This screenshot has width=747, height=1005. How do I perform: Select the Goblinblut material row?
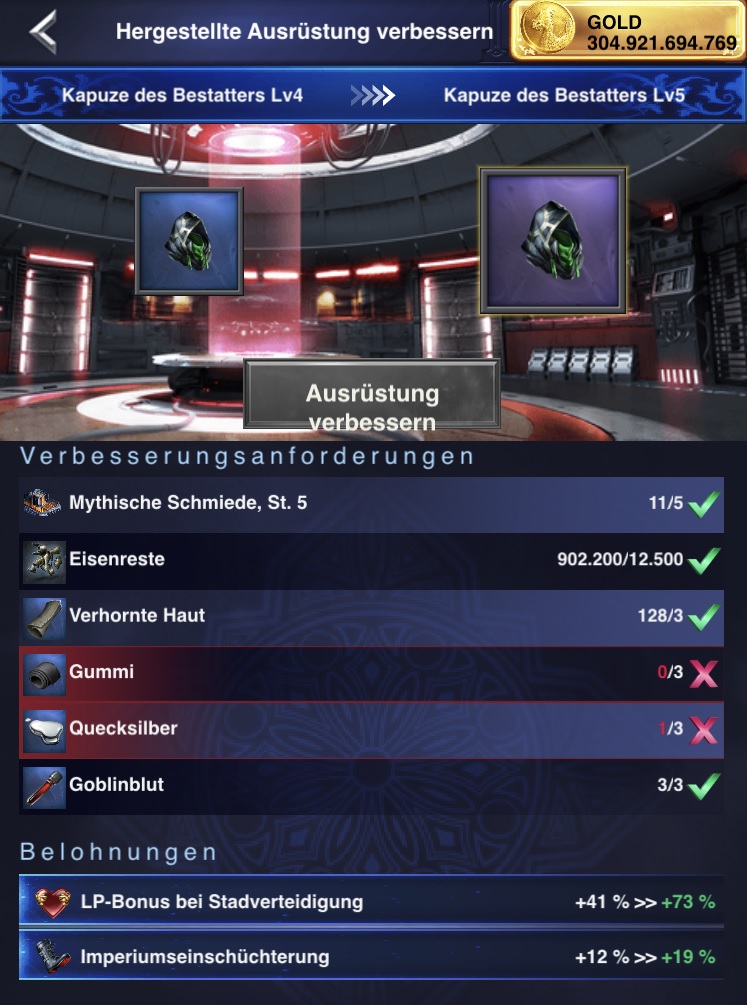pyautogui.click(x=372, y=786)
